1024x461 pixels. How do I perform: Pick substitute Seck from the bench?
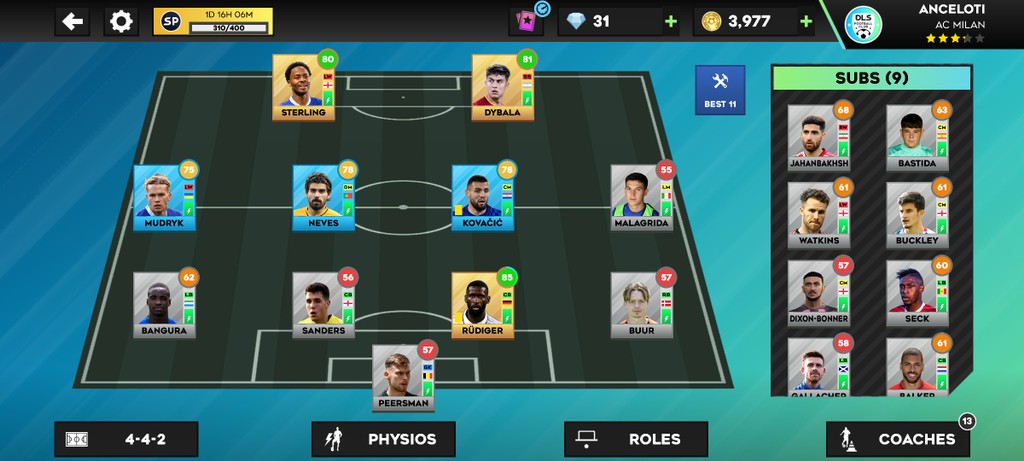coord(917,293)
